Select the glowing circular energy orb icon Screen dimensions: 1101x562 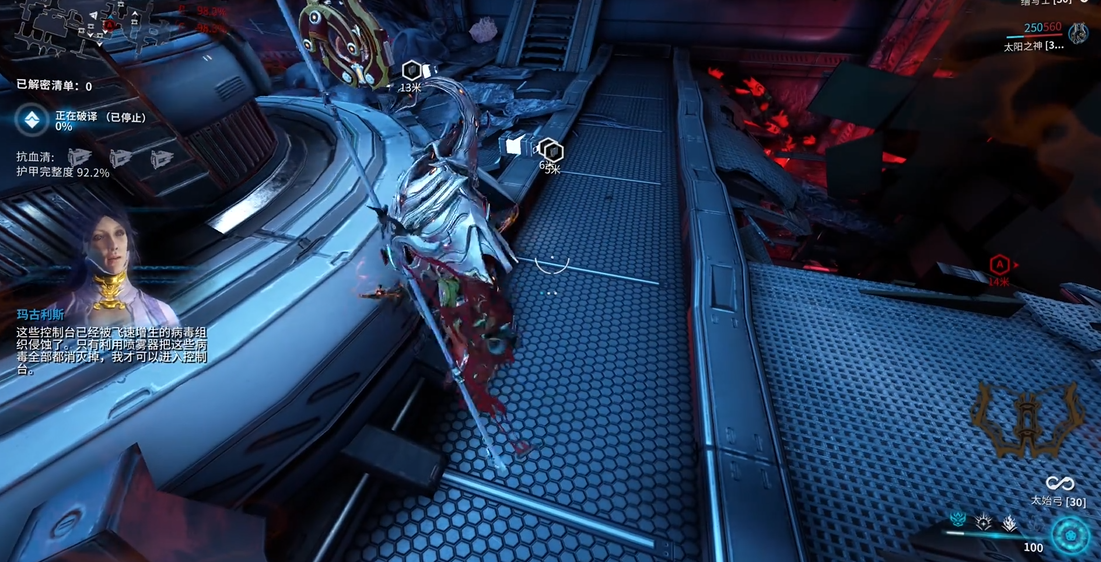point(1070,535)
